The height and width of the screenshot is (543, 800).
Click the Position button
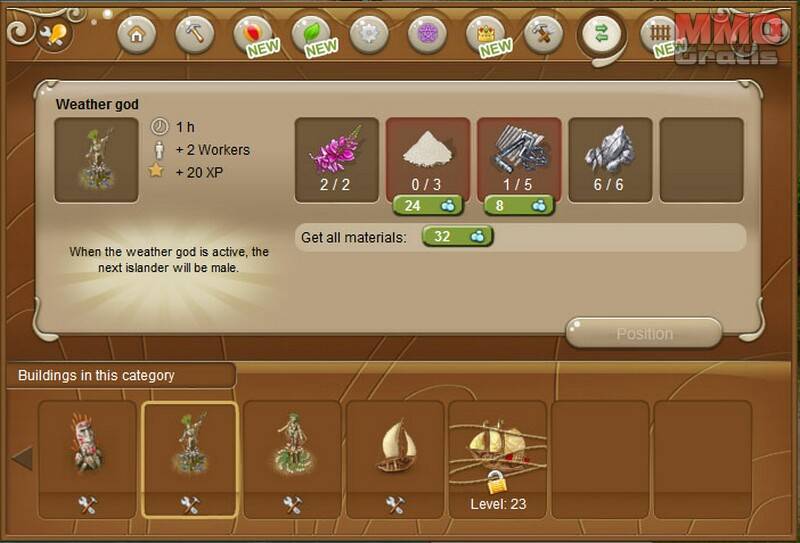point(644,333)
